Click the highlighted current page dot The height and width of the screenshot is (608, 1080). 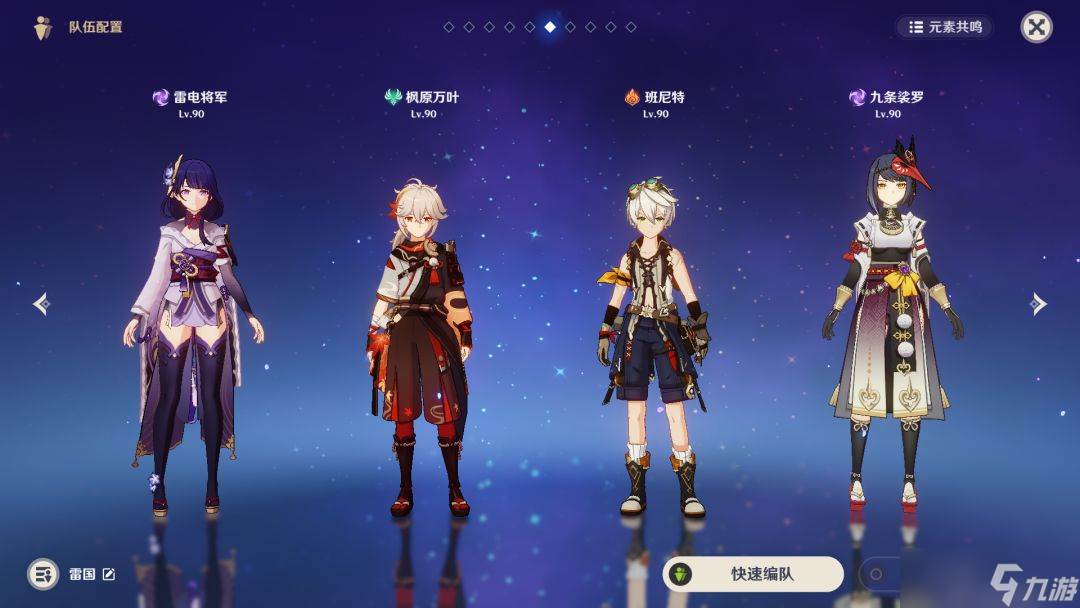pyautogui.click(x=550, y=27)
